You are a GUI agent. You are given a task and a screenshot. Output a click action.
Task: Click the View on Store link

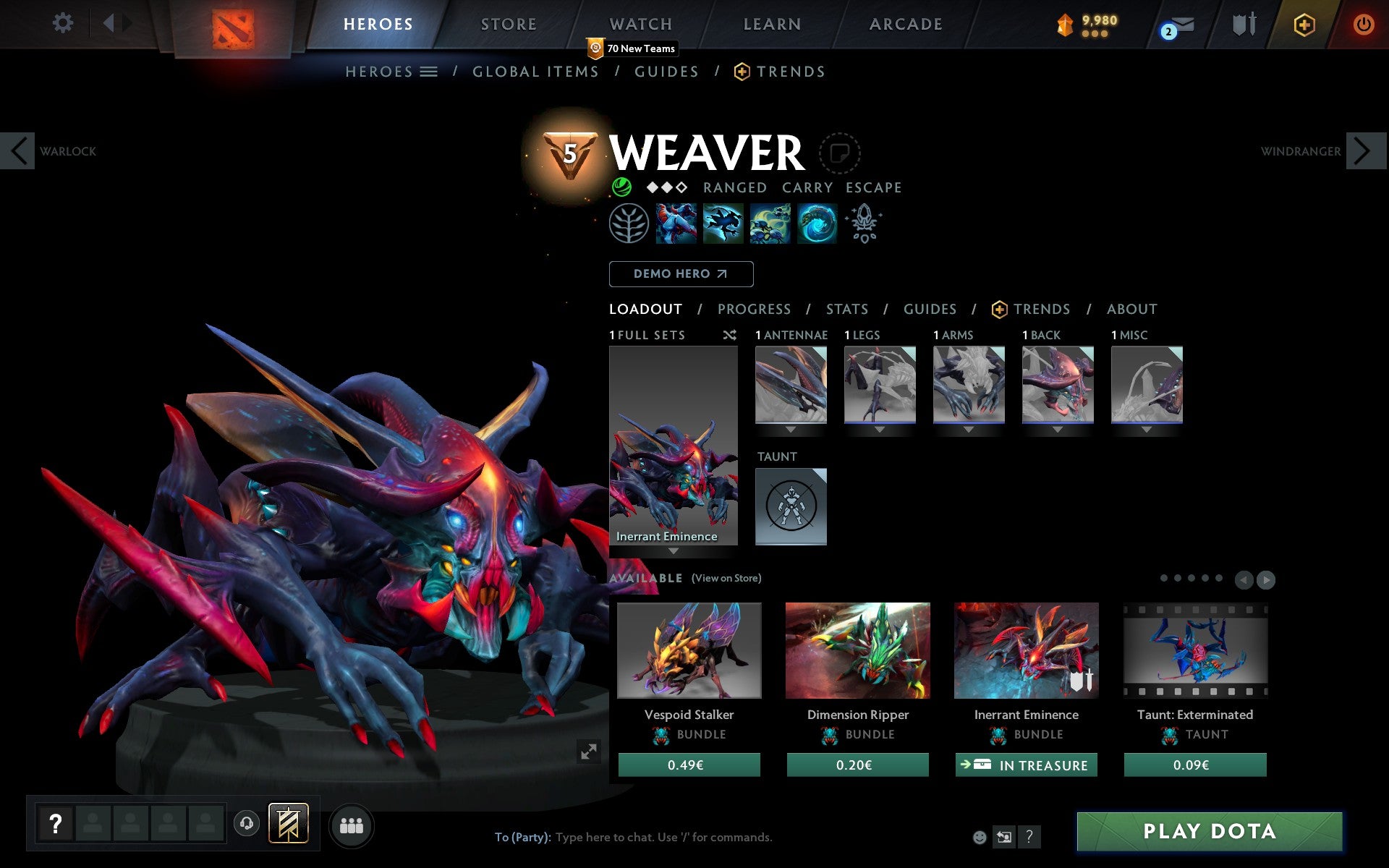coord(726,578)
